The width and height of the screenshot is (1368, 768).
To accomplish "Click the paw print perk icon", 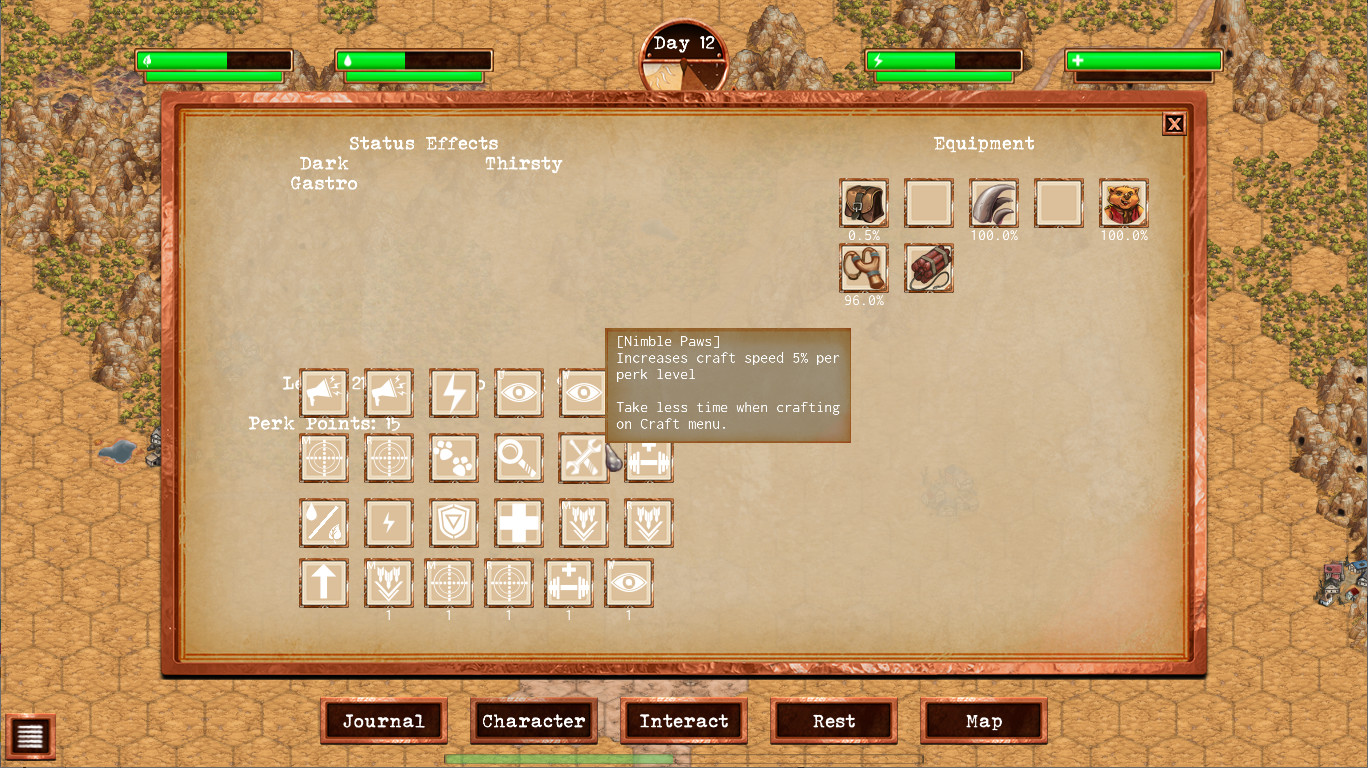I will (x=453, y=458).
